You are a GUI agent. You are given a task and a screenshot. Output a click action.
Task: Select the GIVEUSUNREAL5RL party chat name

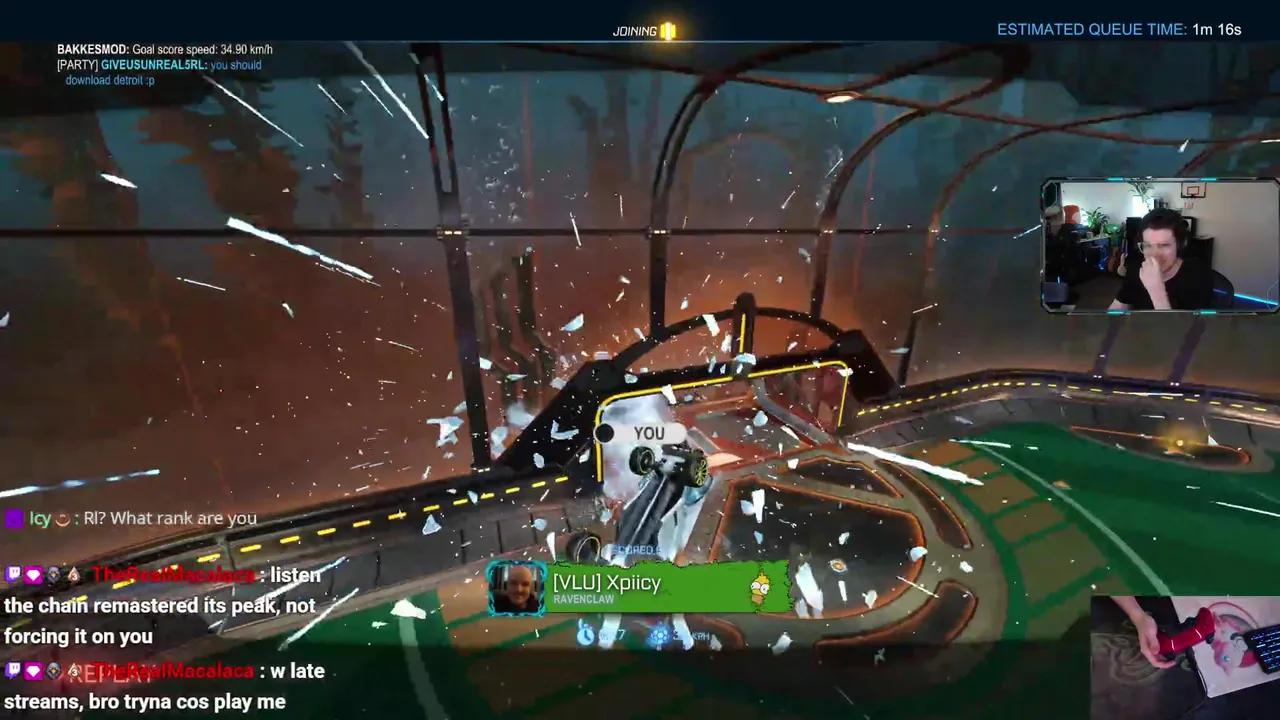point(154,65)
